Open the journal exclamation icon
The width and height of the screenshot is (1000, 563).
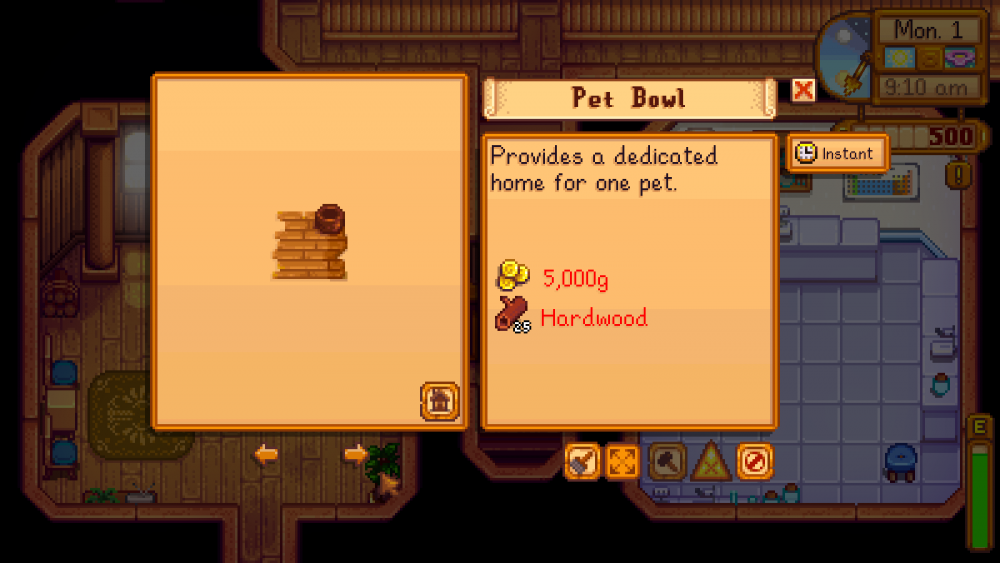point(962,175)
